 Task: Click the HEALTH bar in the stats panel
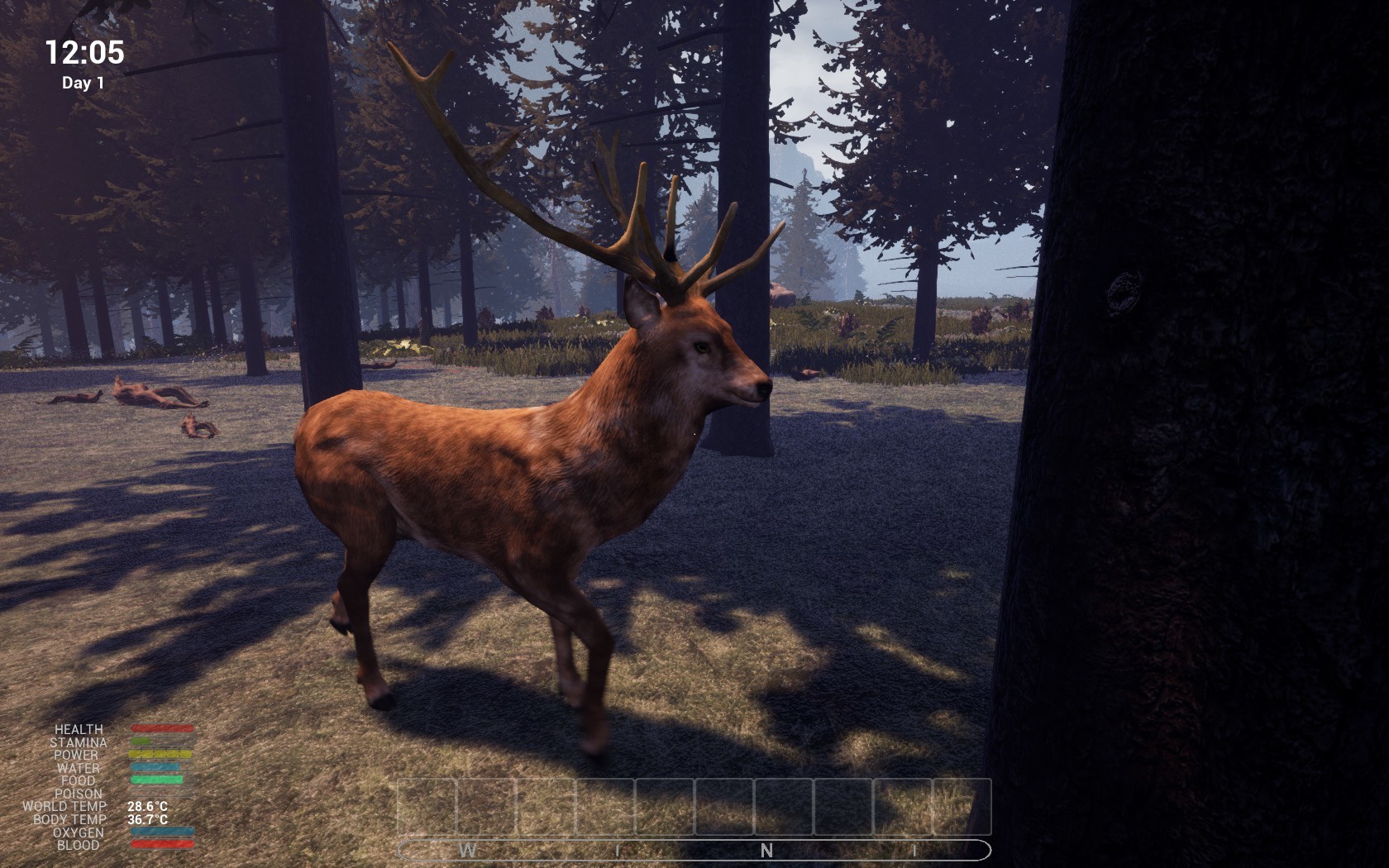click(x=162, y=728)
